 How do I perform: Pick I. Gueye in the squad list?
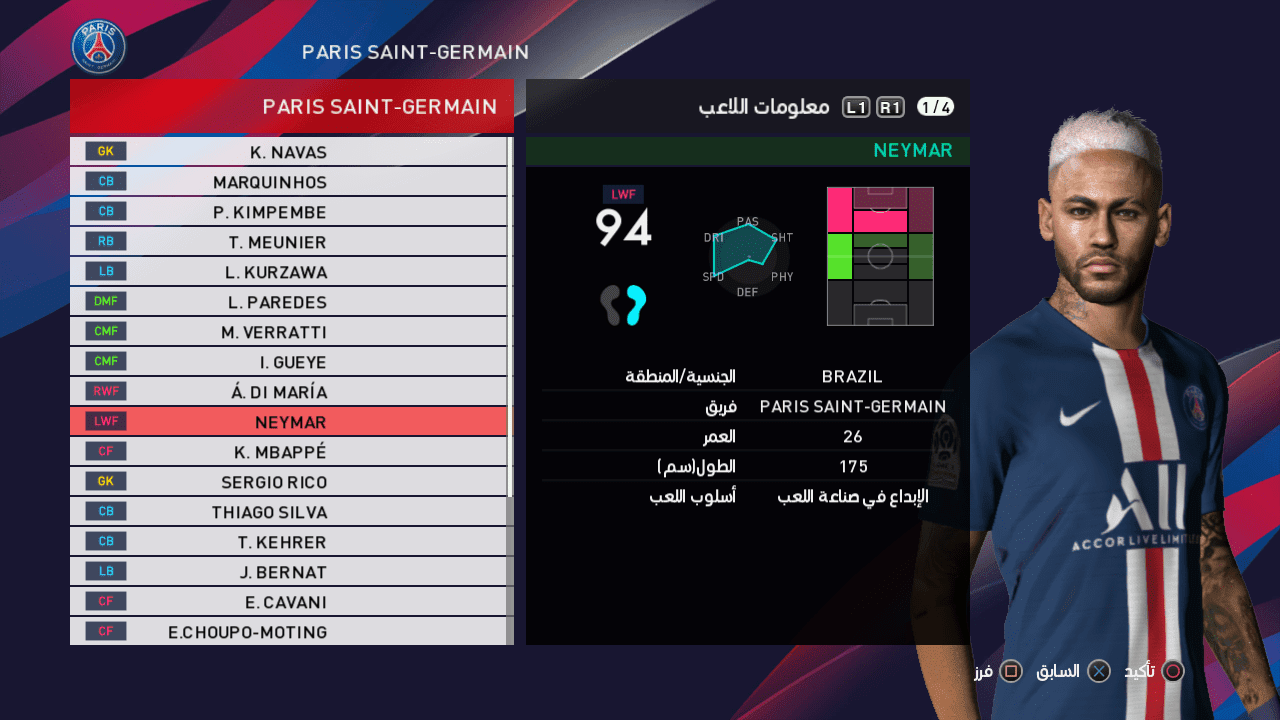coord(289,362)
